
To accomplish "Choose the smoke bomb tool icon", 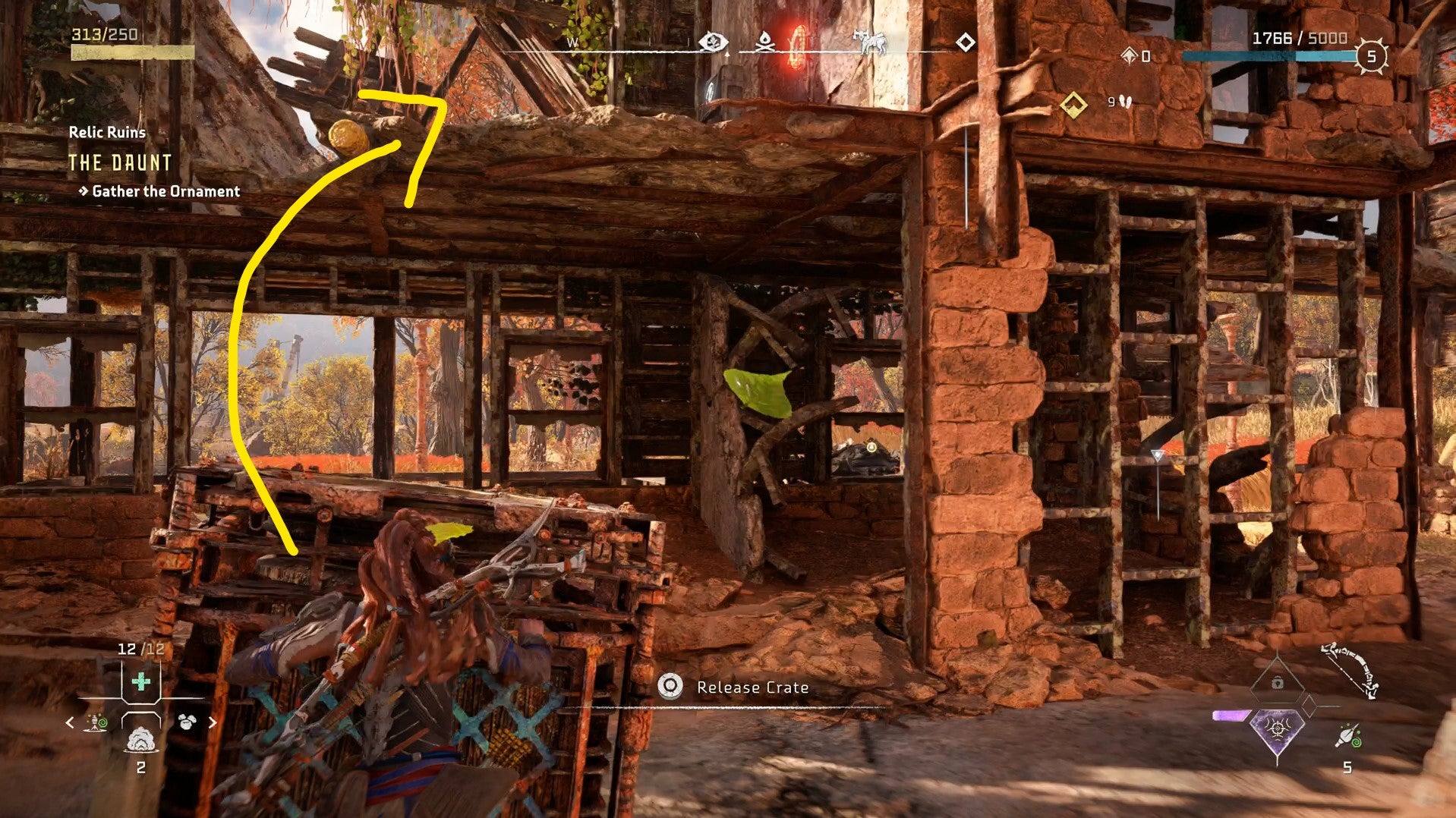I will (141, 740).
